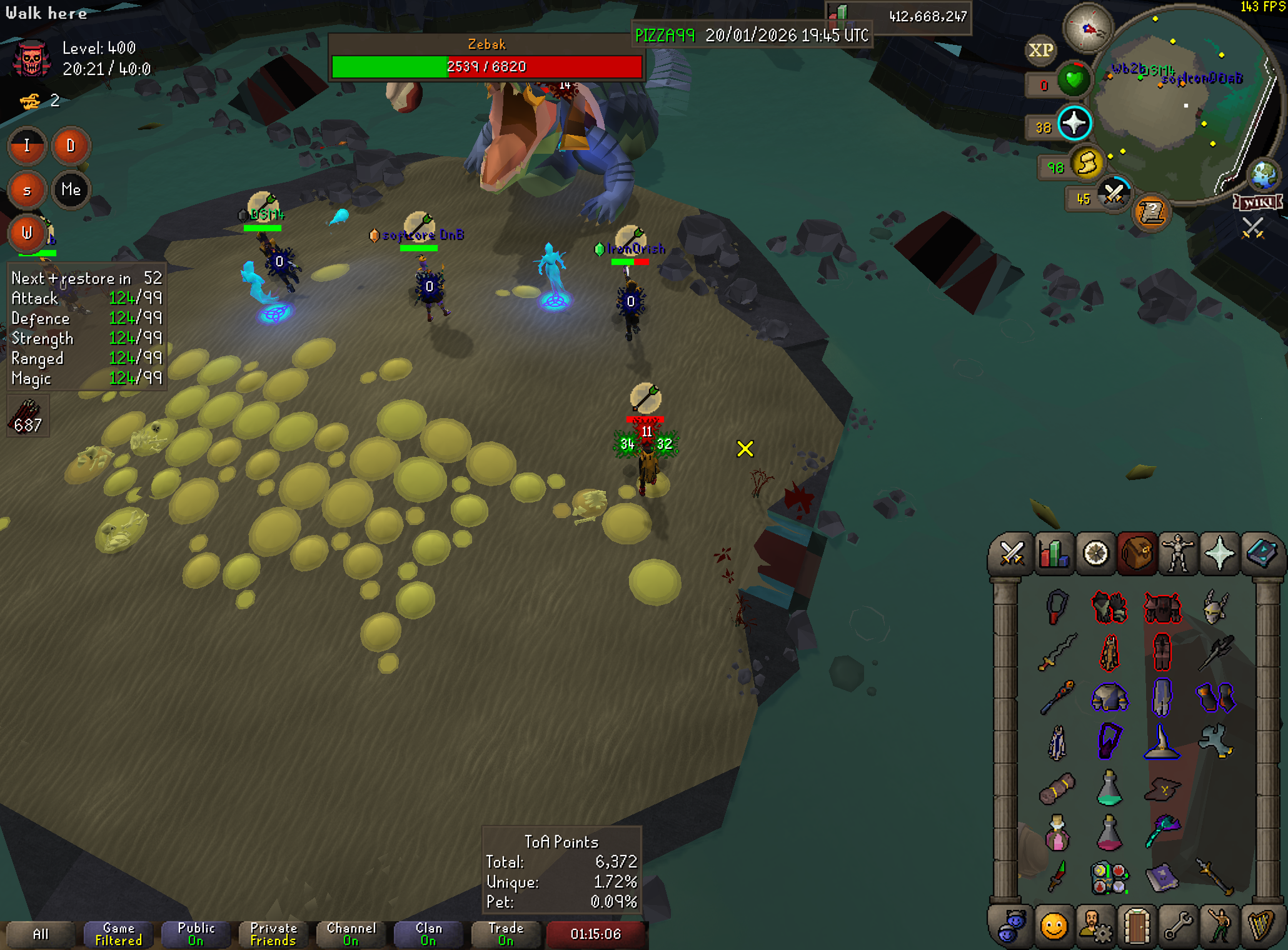Viewport: 1288px width, 950px height.
Task: Toggle run with the run energy orb
Action: coord(1087,164)
